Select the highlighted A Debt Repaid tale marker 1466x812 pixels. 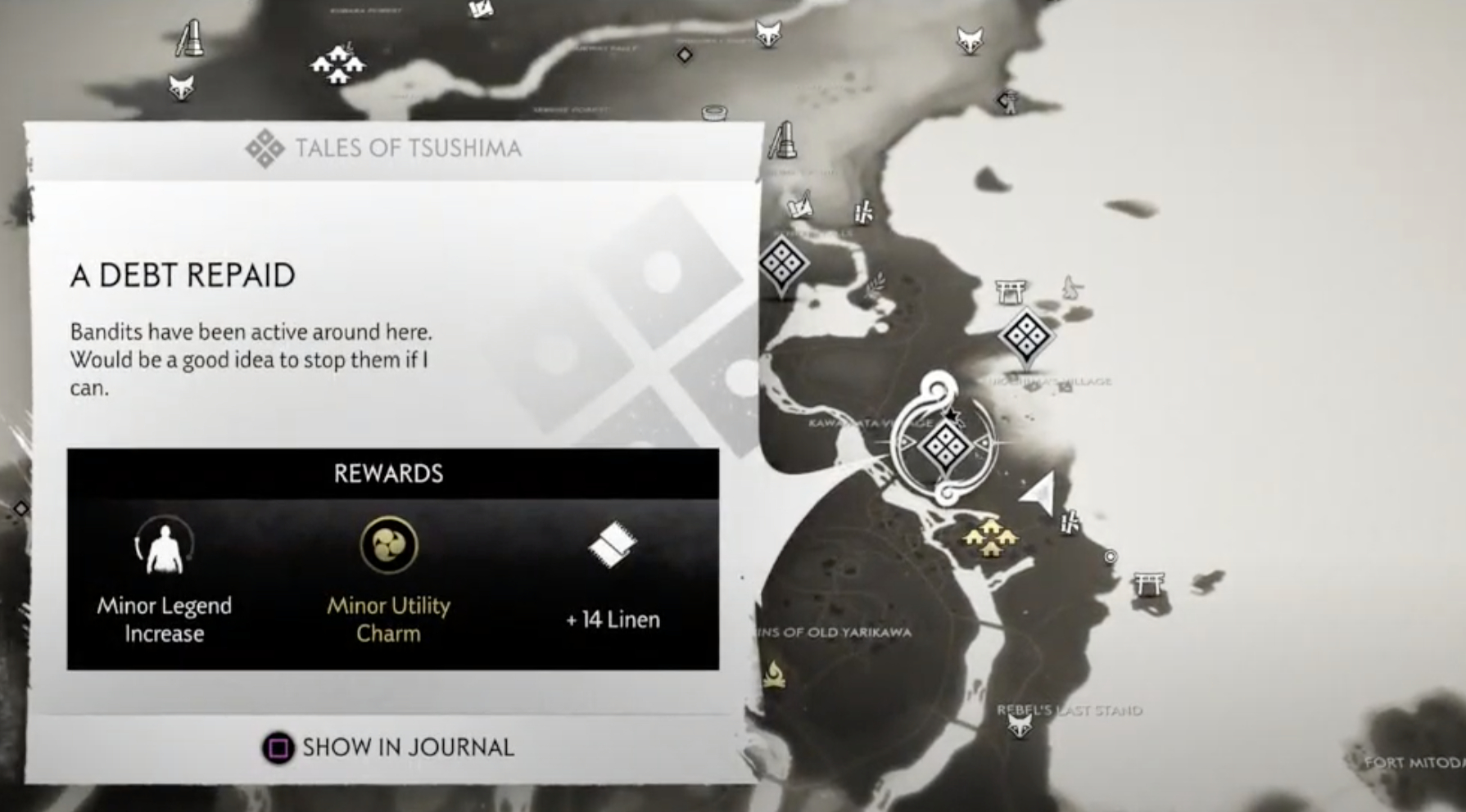pos(944,447)
